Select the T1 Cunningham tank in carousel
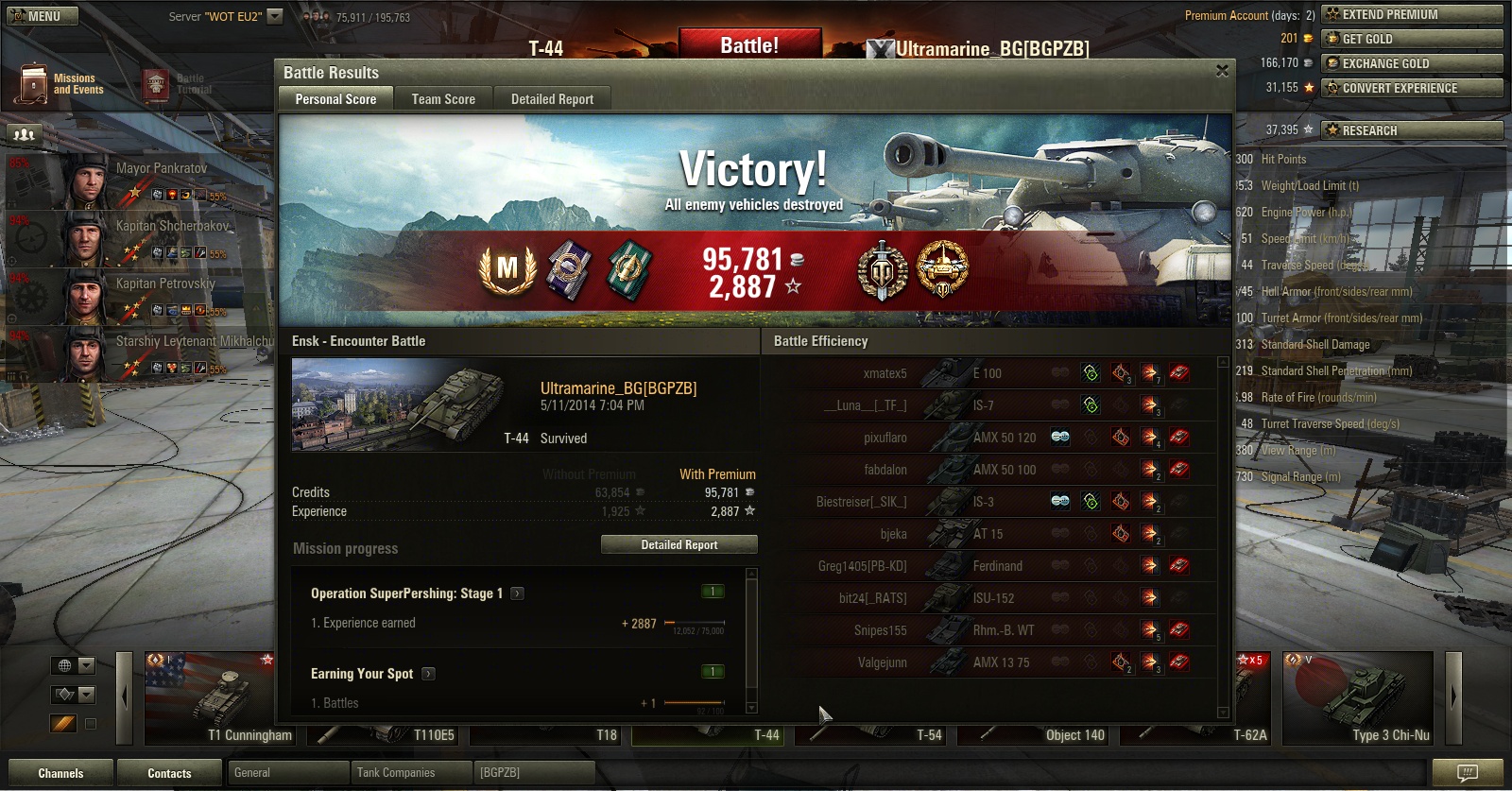The height and width of the screenshot is (791, 1512). [x=219, y=699]
